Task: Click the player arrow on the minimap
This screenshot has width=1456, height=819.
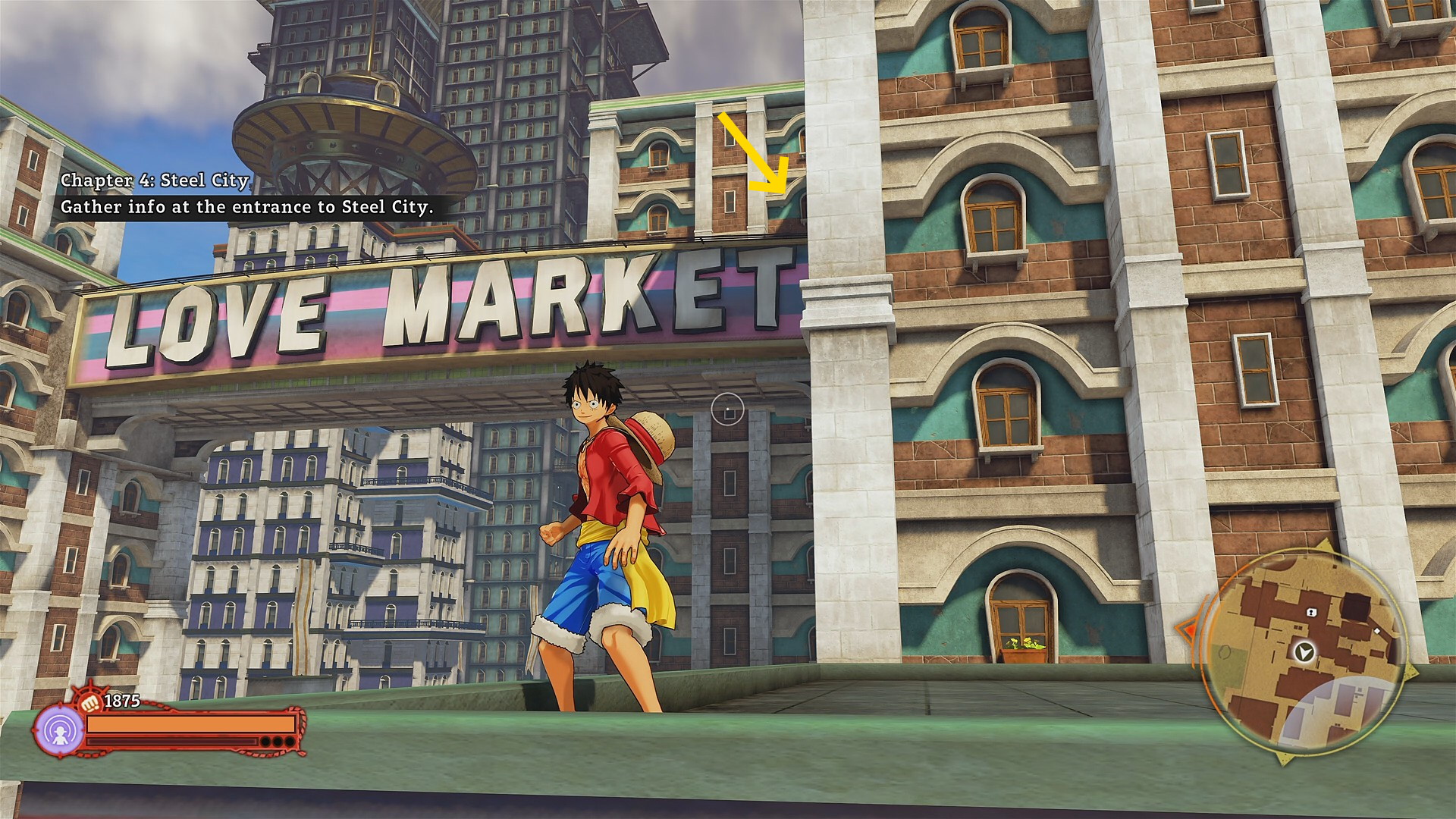Action: tap(1304, 651)
